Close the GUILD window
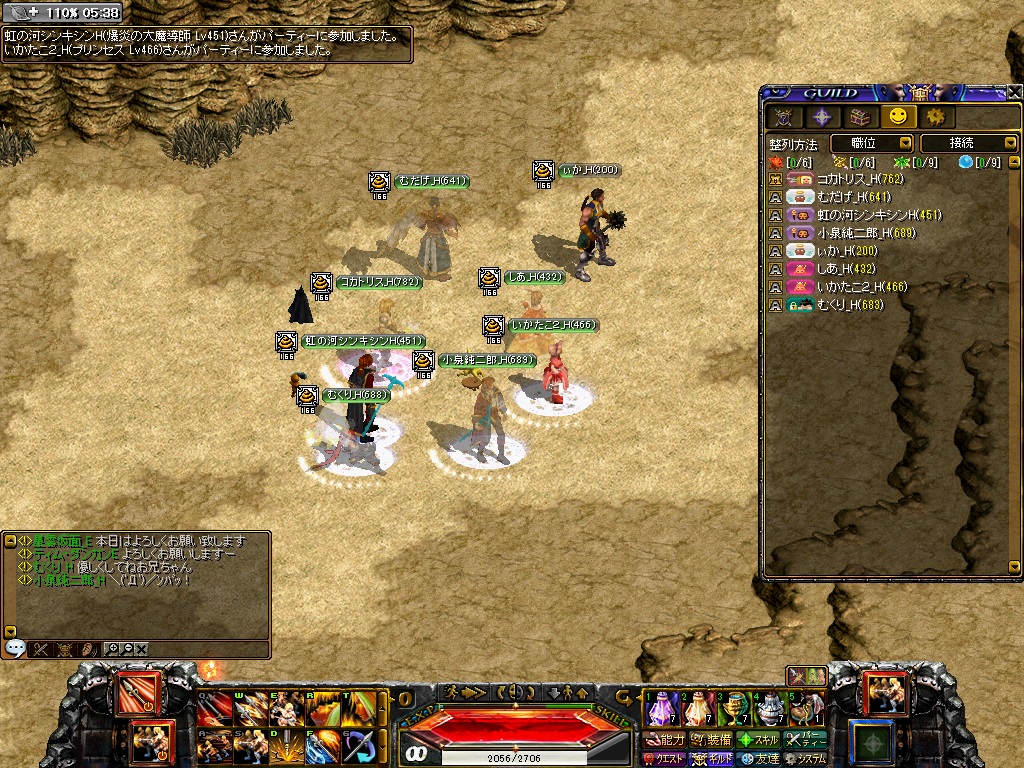This screenshot has height=768, width=1024. [1015, 92]
